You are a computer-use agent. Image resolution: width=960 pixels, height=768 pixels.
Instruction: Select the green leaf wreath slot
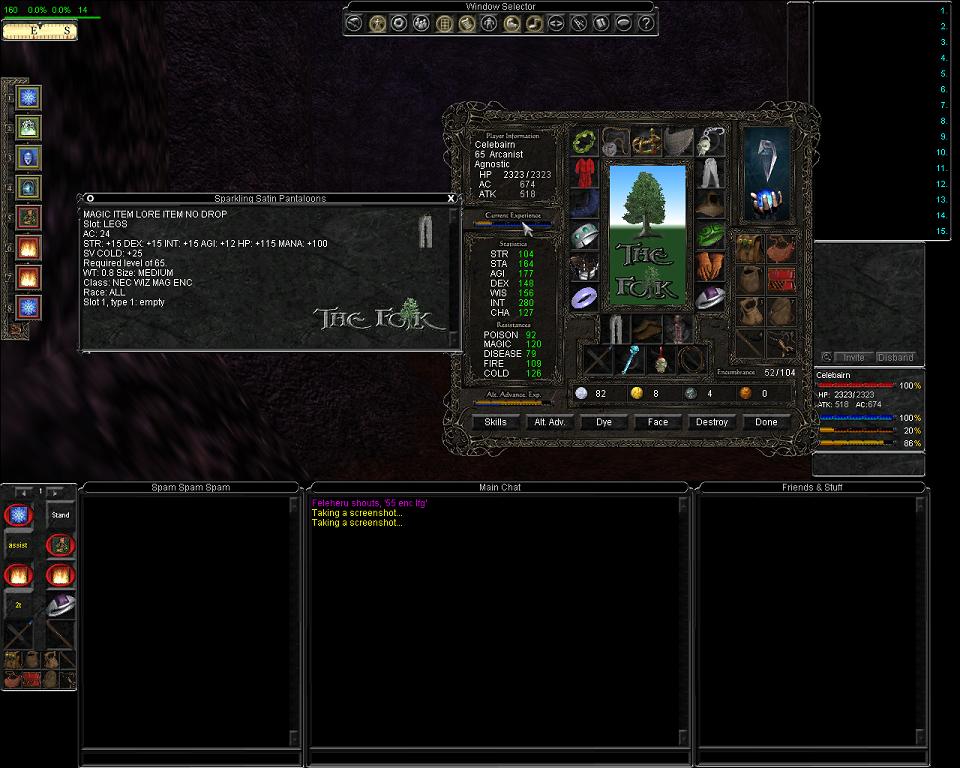[x=585, y=142]
